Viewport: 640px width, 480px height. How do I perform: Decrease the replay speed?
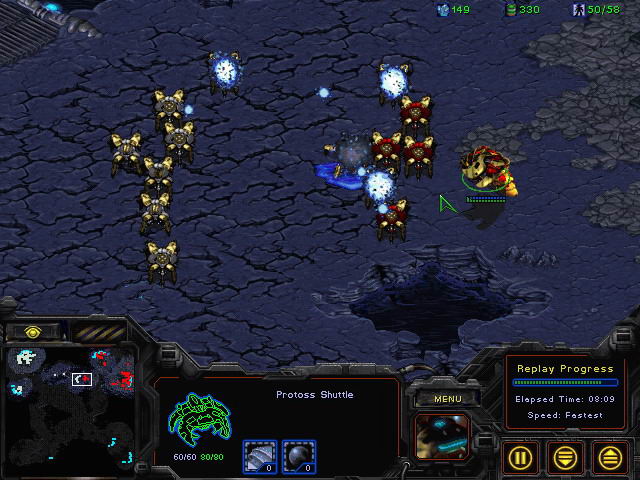point(566,458)
